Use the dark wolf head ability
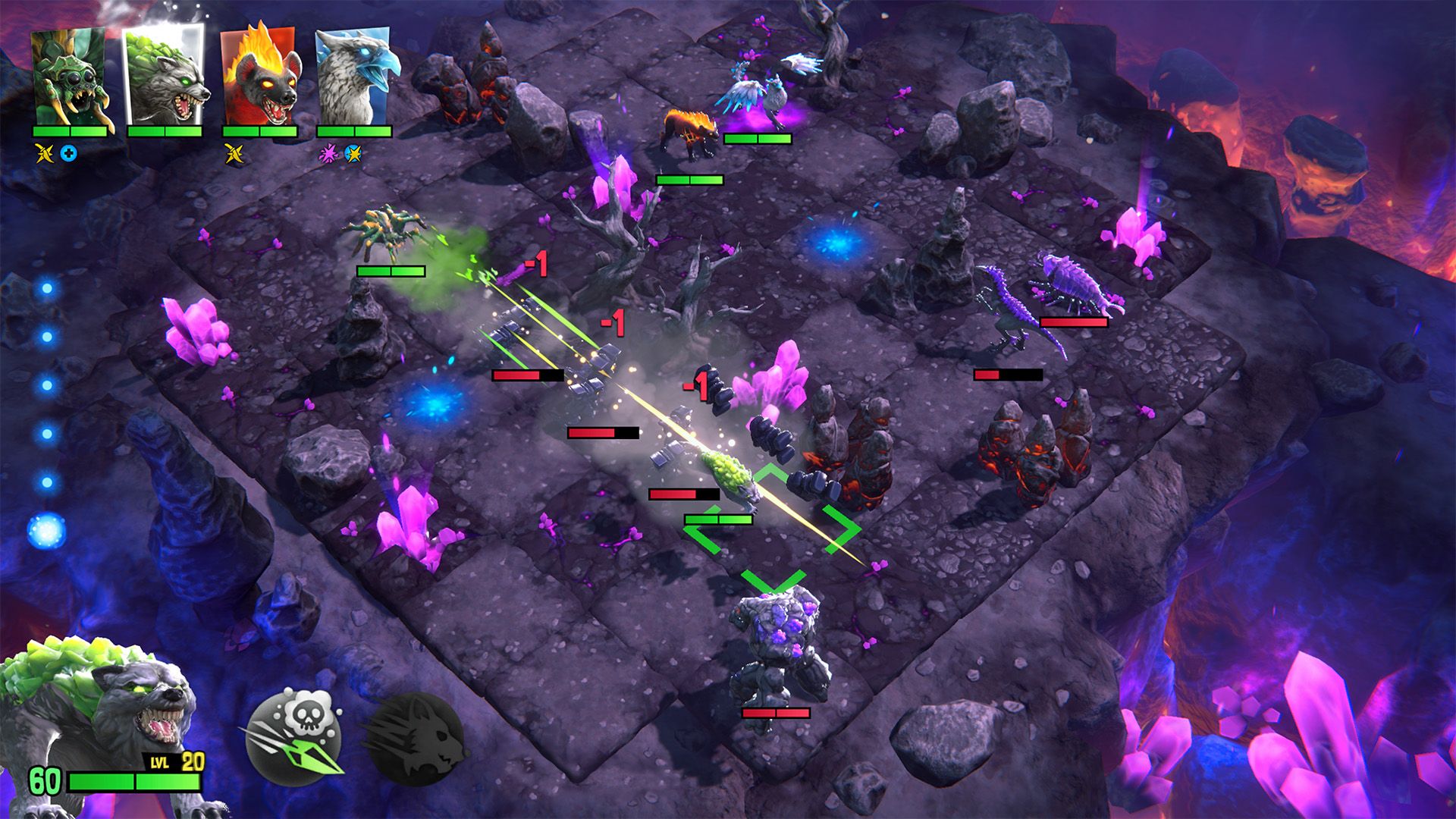Screen dimensions: 1456x819 click(x=414, y=739)
